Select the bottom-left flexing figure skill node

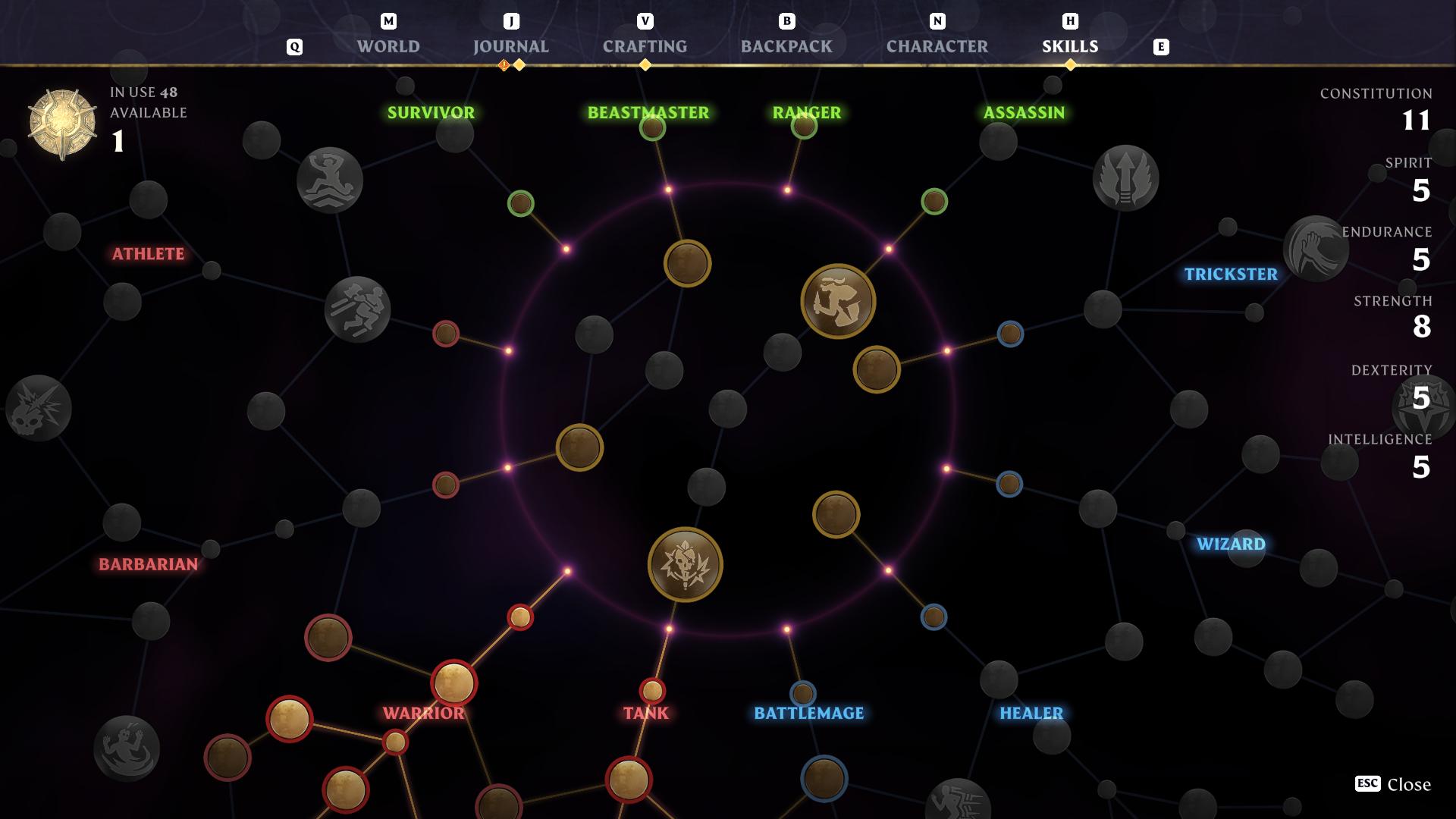[x=127, y=748]
